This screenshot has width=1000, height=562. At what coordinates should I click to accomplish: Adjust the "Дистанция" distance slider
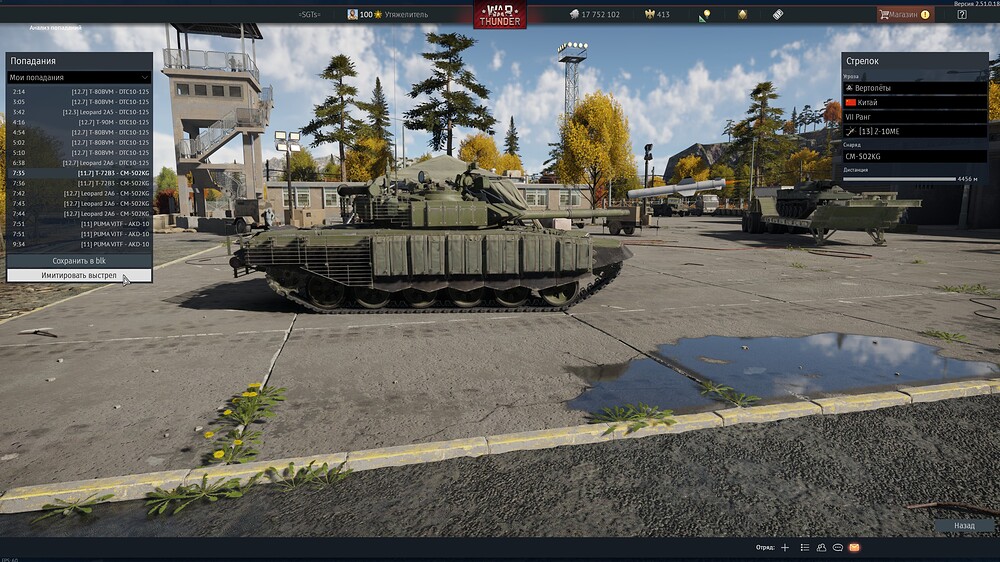coord(900,179)
